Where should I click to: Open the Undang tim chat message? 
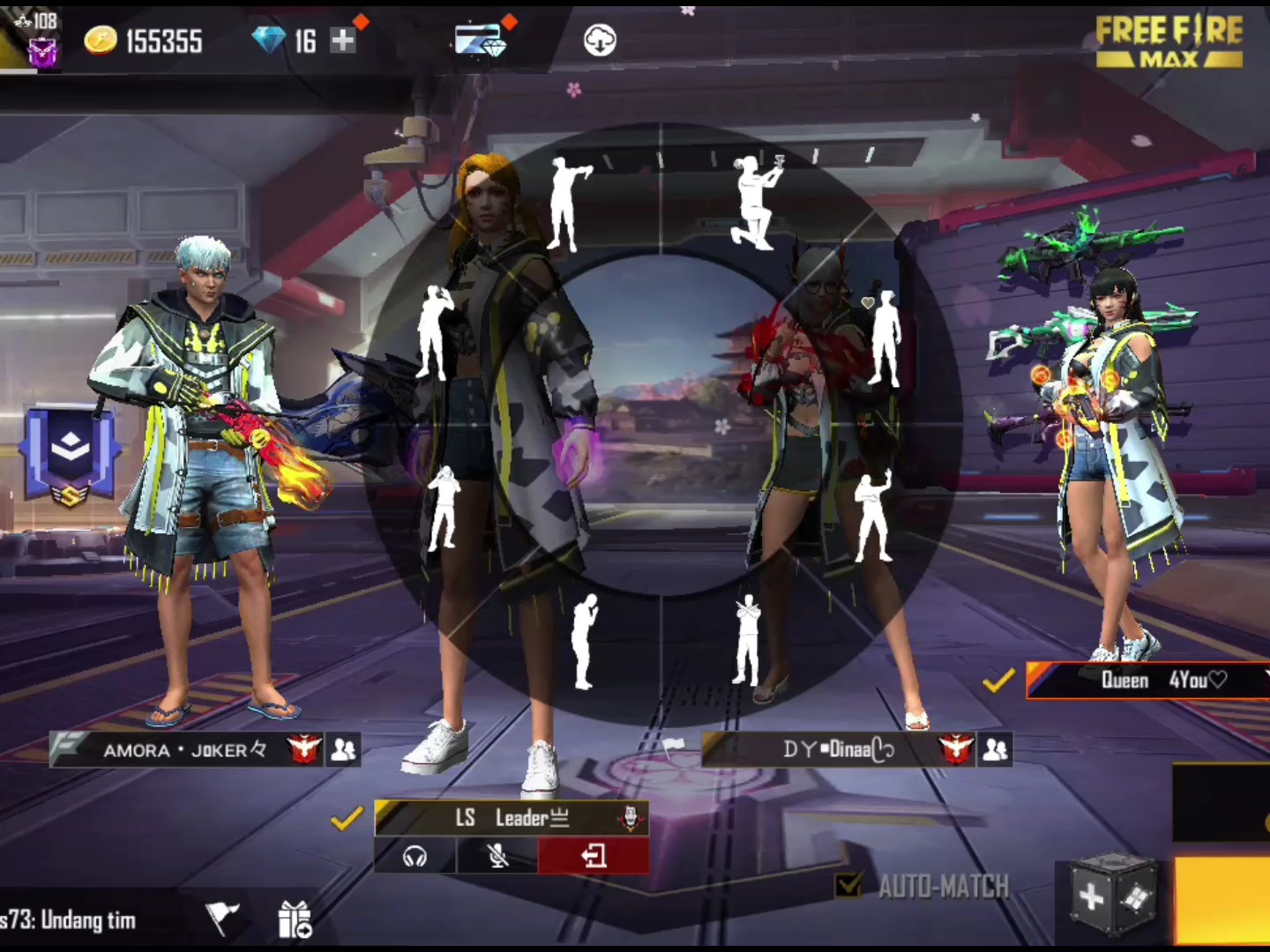(71, 920)
